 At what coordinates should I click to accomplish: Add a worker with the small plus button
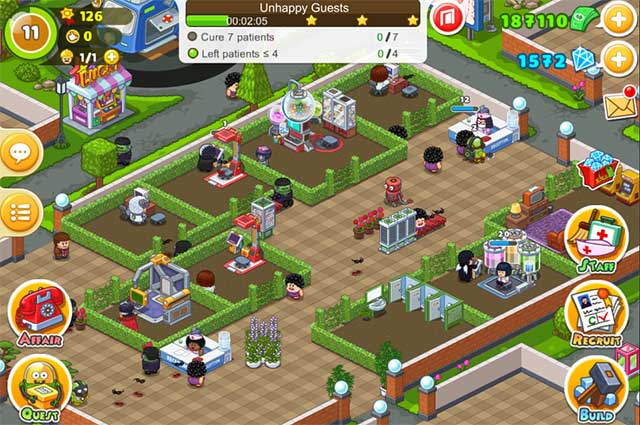tap(111, 57)
